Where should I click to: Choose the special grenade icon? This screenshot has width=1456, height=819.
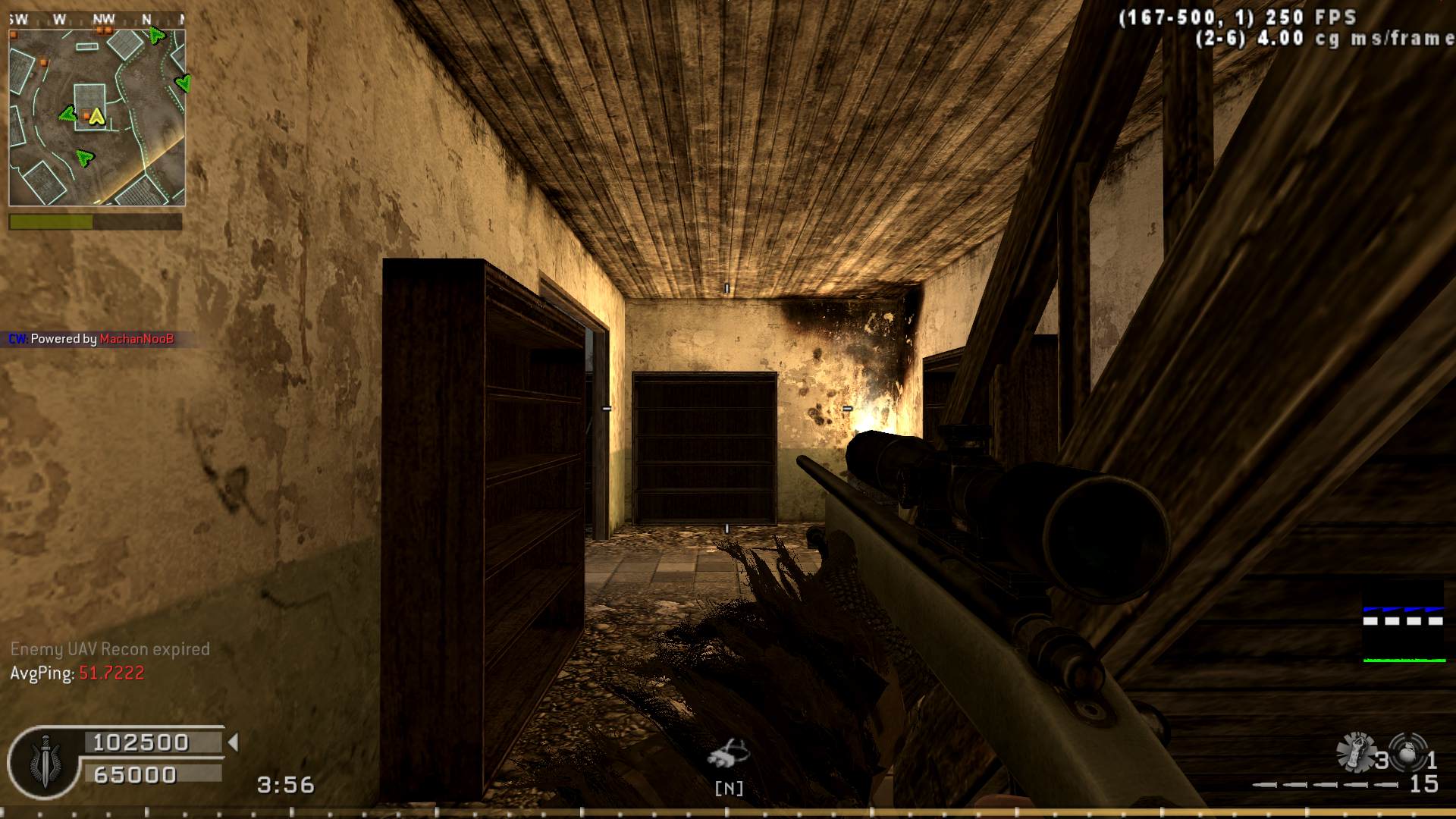pos(1355,752)
